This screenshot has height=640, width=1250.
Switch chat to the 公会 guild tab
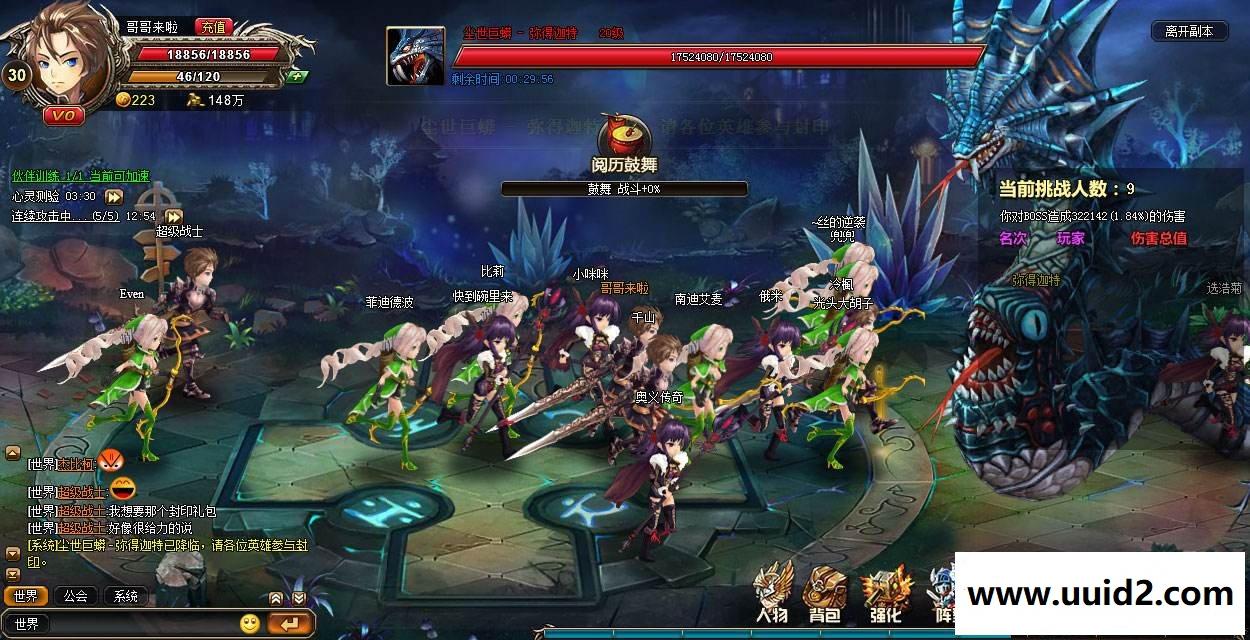point(76,596)
